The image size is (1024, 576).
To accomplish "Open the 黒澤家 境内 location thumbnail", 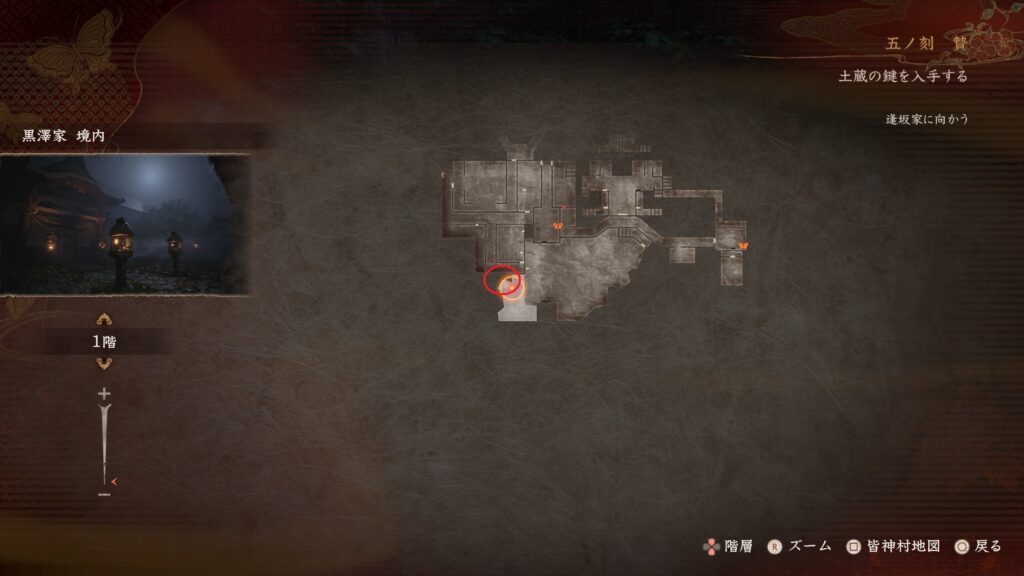I will [124, 224].
